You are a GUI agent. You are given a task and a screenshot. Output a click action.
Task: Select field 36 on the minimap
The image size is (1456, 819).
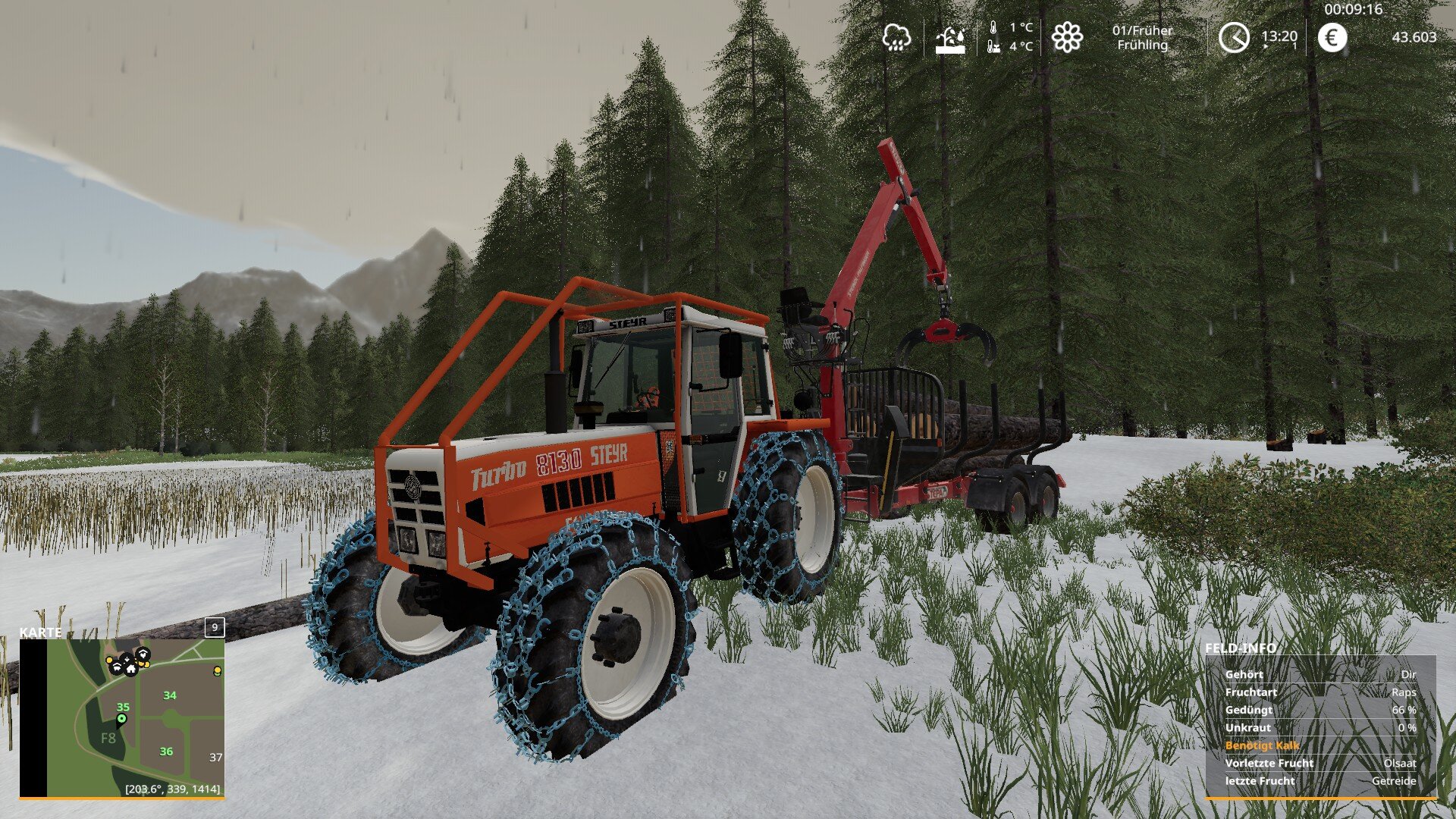pos(166,752)
